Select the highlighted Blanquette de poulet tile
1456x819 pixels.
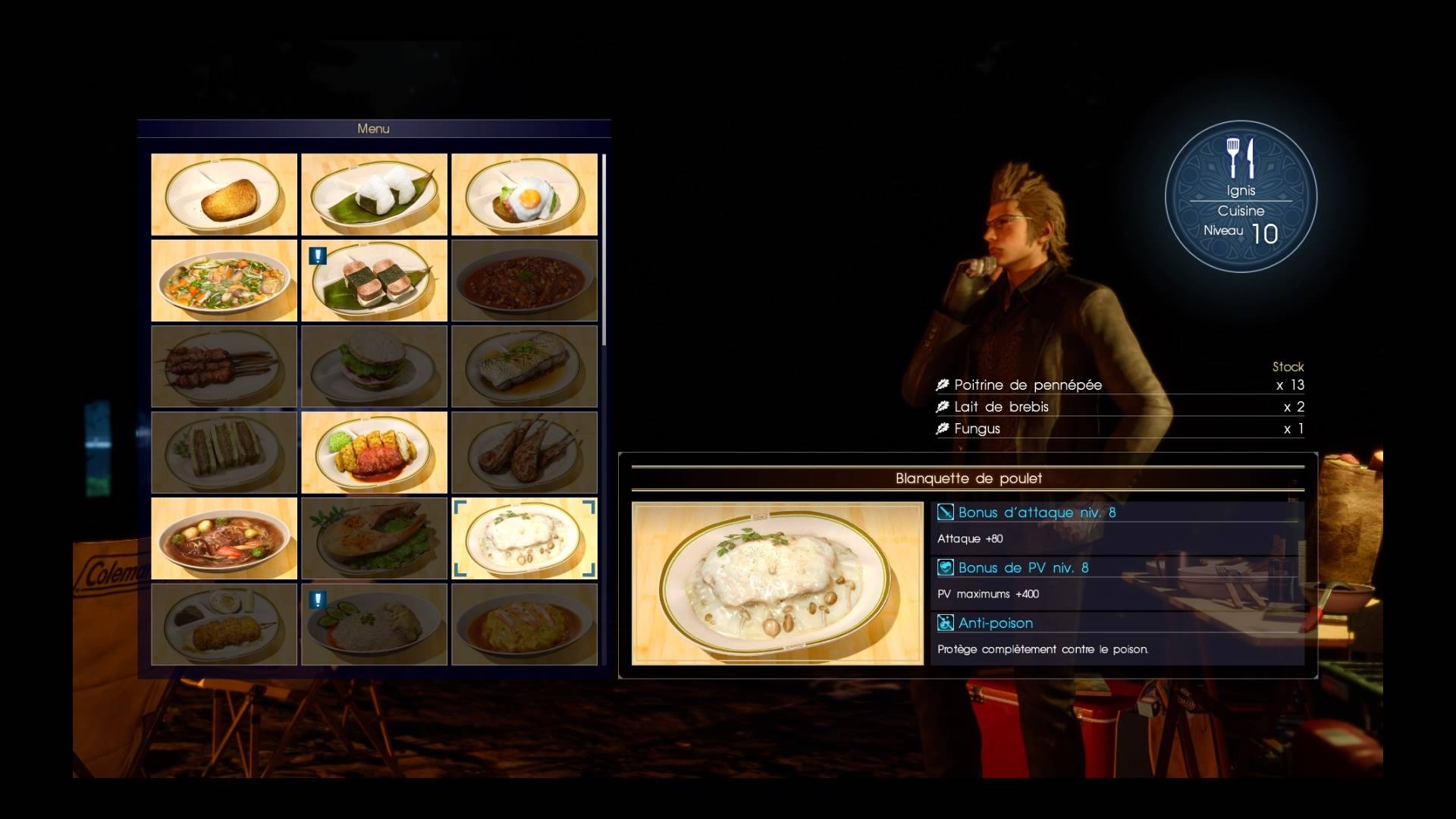pyautogui.click(x=524, y=538)
